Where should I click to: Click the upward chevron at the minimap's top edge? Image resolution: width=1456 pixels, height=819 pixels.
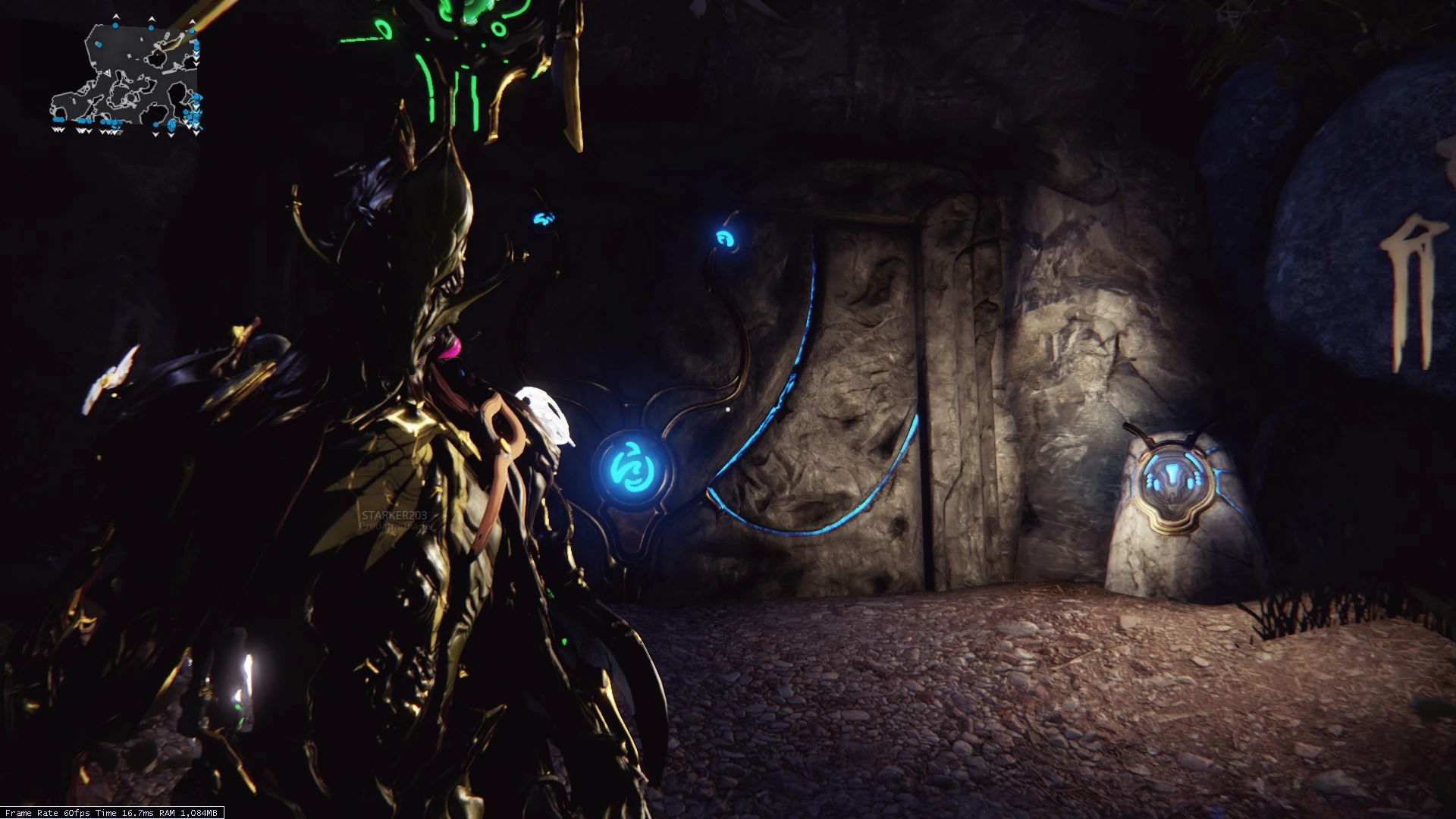[116, 17]
